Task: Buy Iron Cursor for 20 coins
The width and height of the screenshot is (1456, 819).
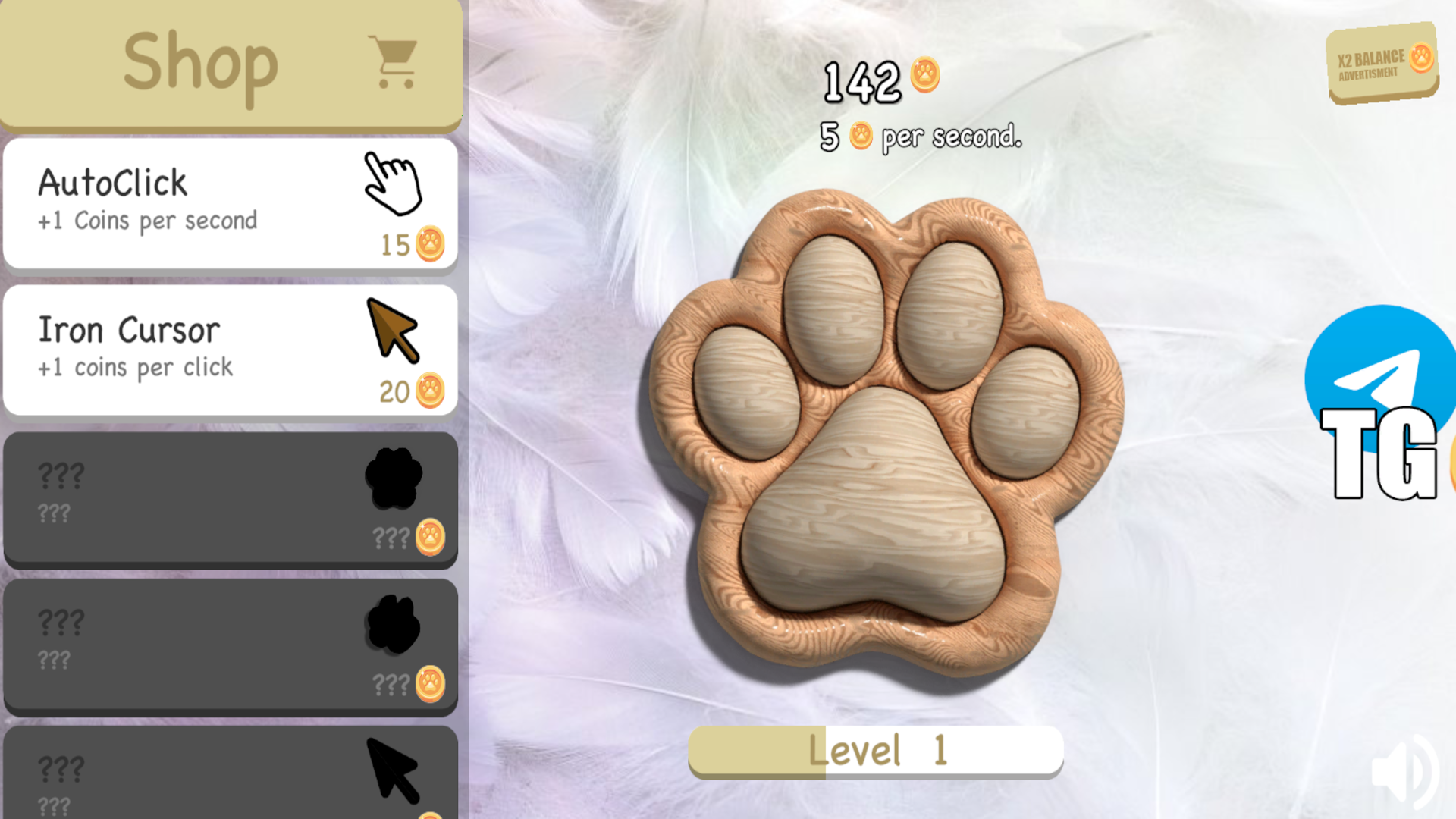Action: click(x=412, y=392)
